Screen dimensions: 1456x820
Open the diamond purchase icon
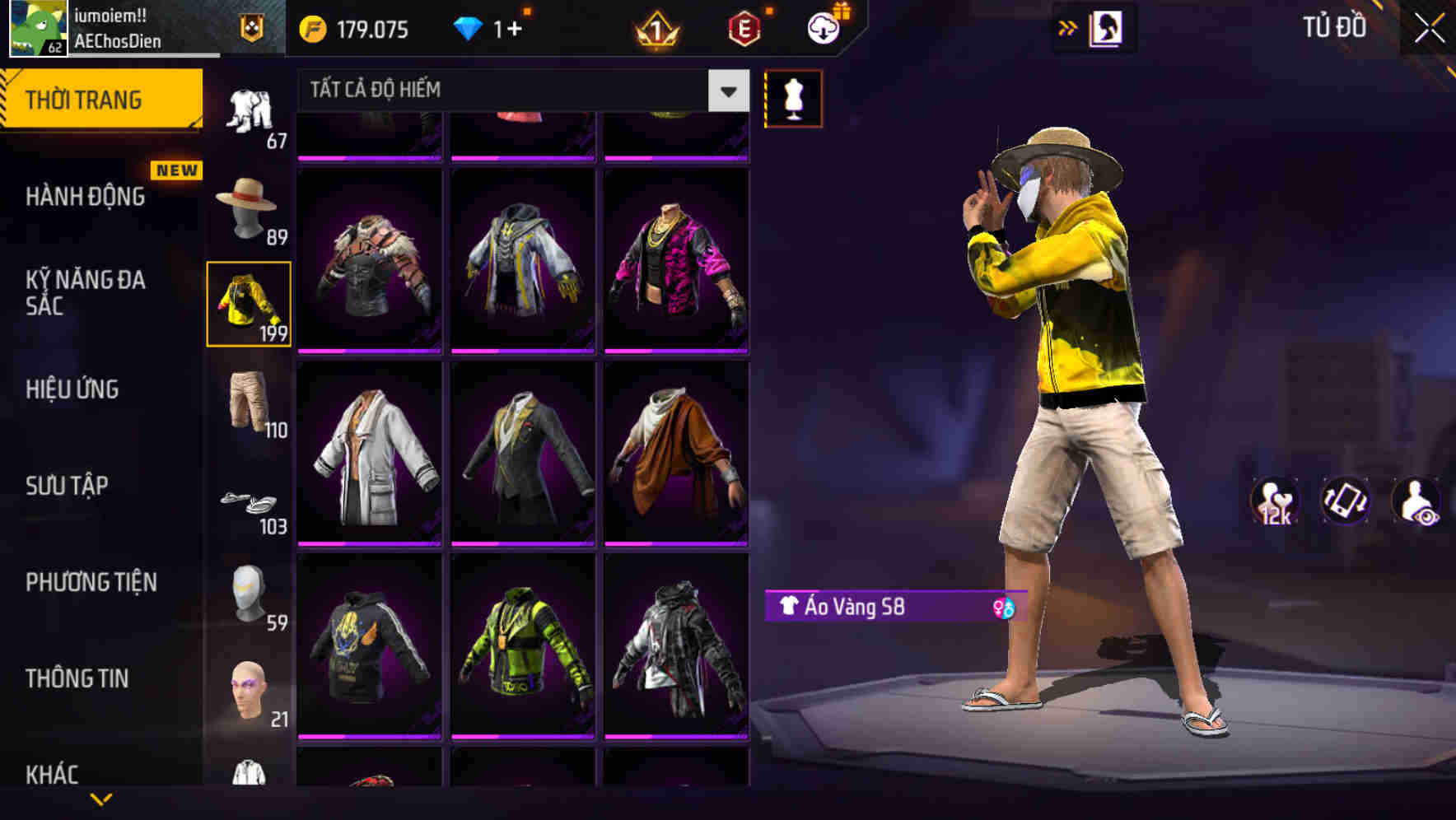468,29
